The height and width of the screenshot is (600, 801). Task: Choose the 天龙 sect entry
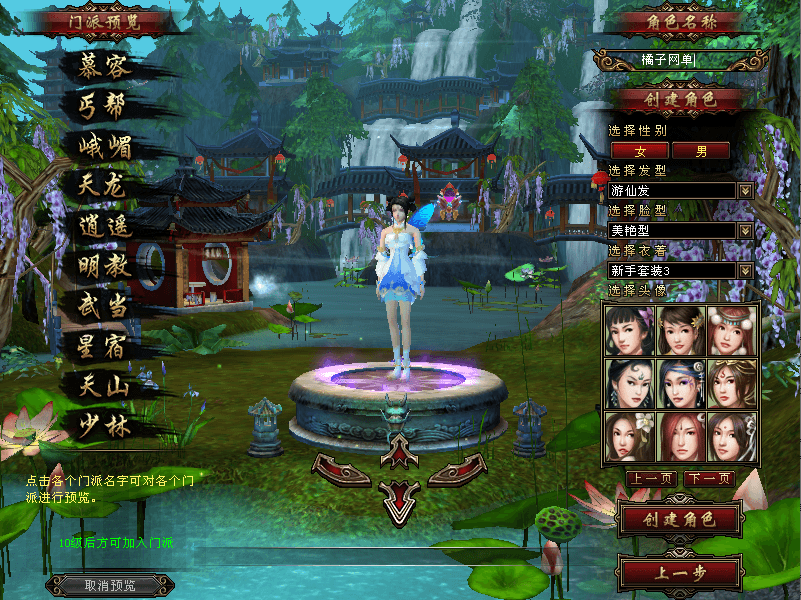click(x=104, y=185)
